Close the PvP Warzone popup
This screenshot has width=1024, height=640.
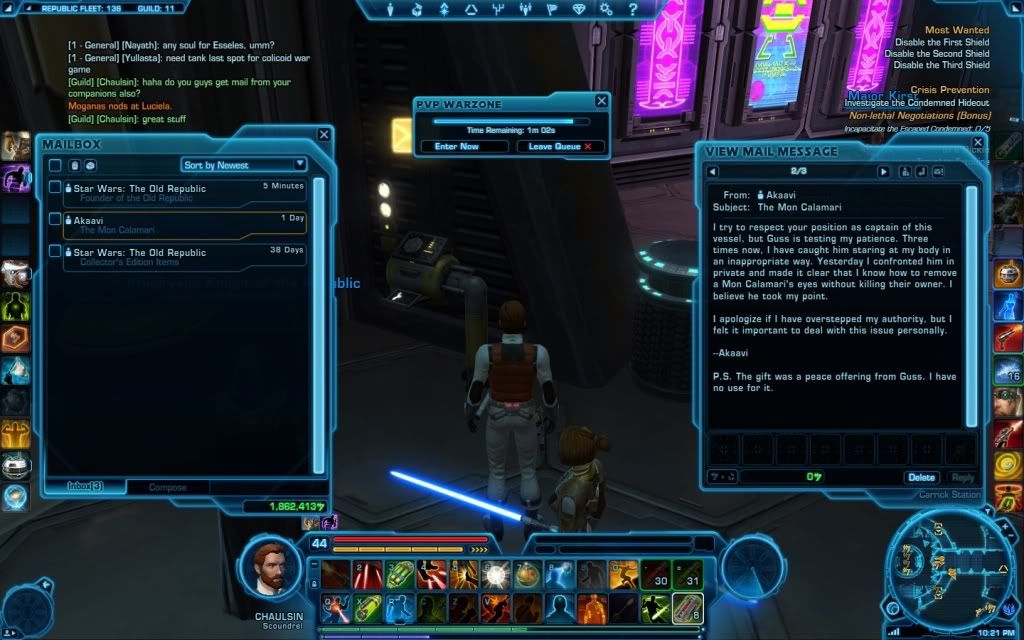pyautogui.click(x=601, y=101)
